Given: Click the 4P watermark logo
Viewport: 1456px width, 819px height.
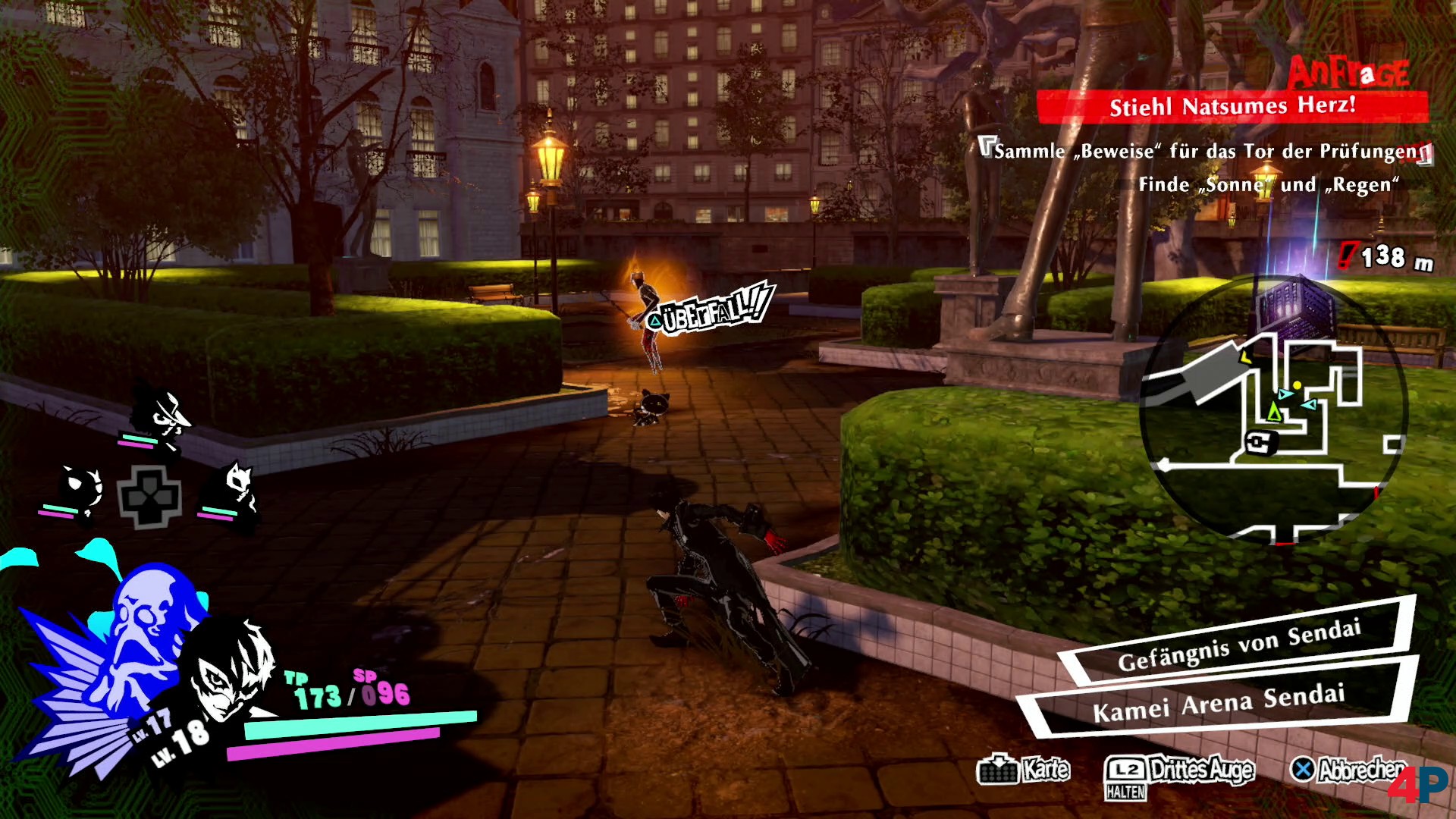Looking at the screenshot, I should click(1418, 785).
